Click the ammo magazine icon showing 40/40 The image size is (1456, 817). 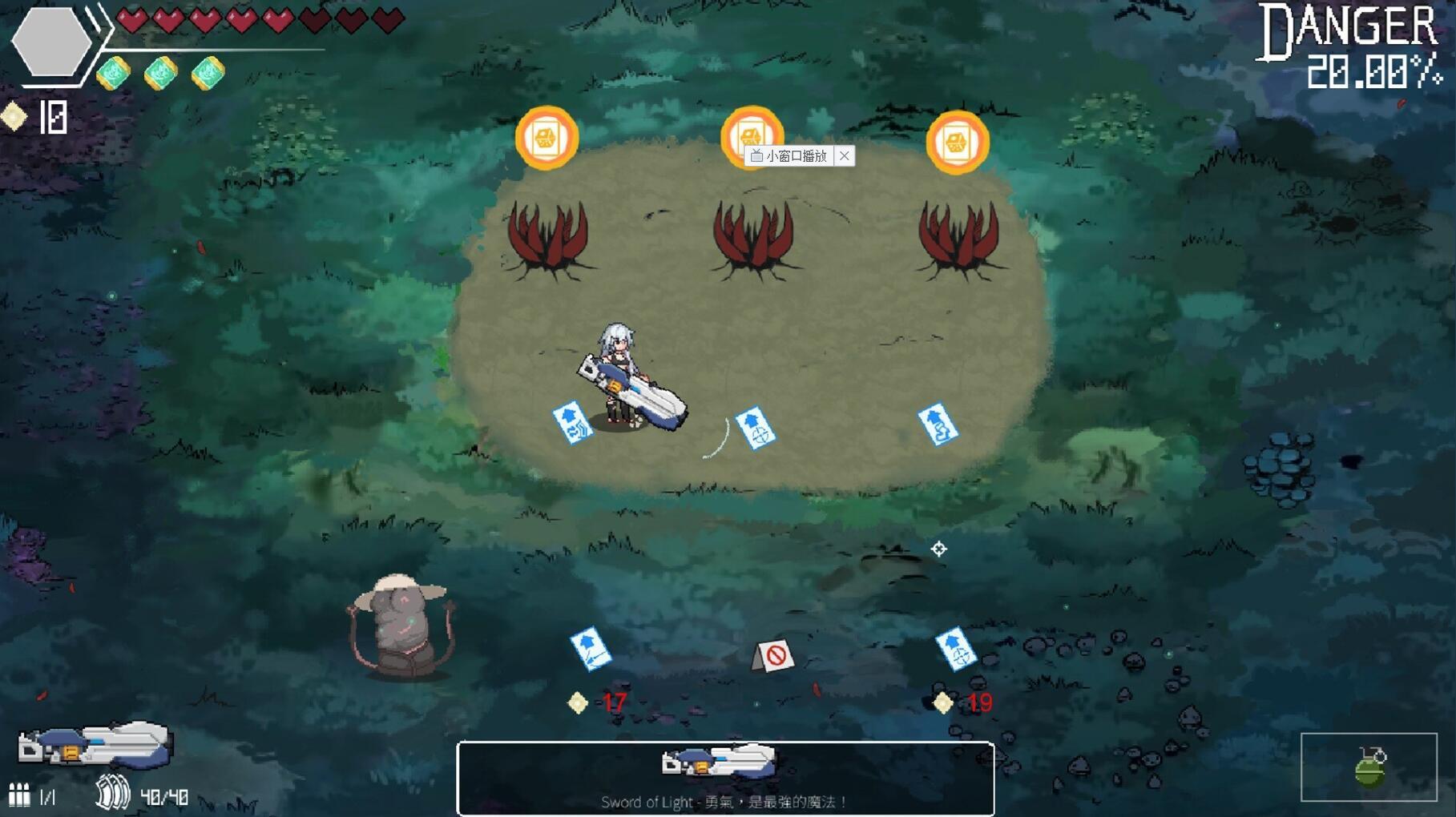pyautogui.click(x=112, y=795)
